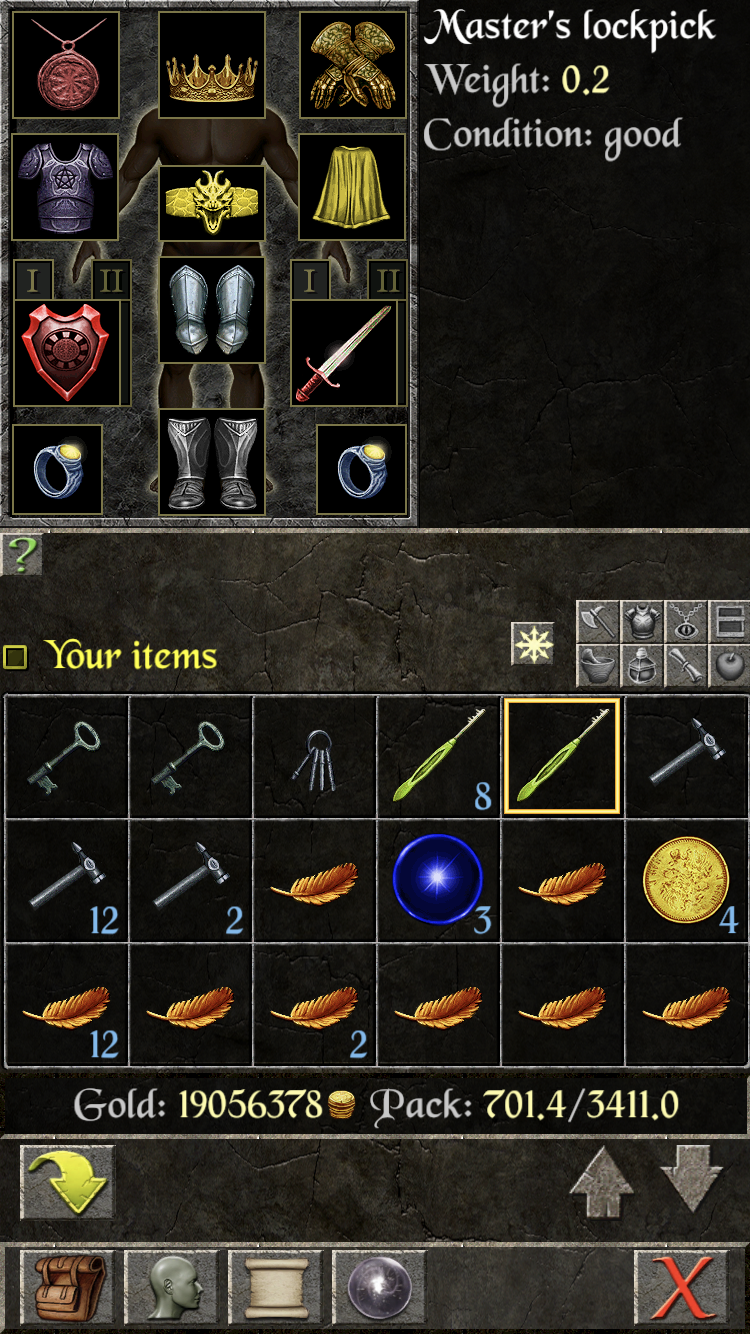Filter items by the axe weapons category

[597, 622]
